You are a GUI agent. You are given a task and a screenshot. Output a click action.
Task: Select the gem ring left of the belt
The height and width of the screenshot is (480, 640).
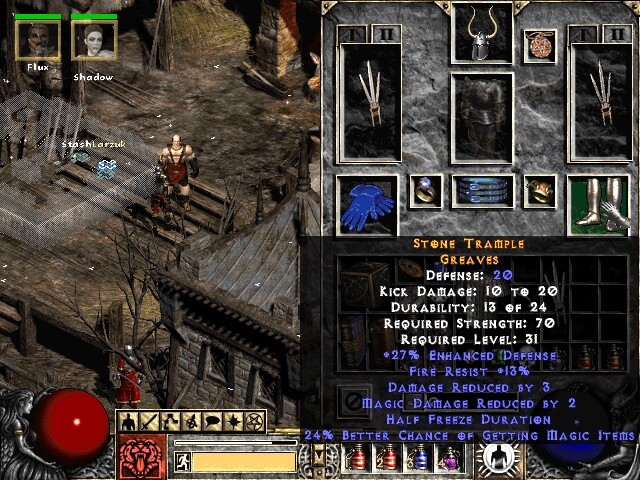(x=425, y=191)
